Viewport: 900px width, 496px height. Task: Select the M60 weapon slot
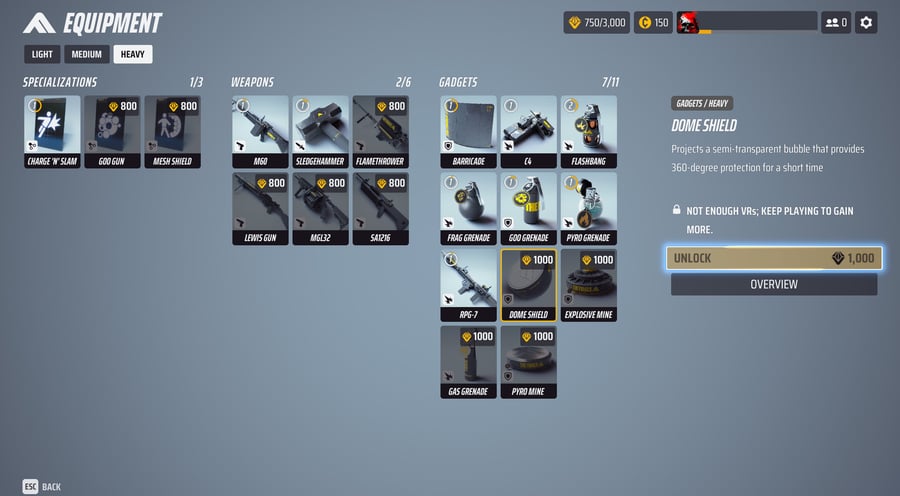[x=260, y=131]
